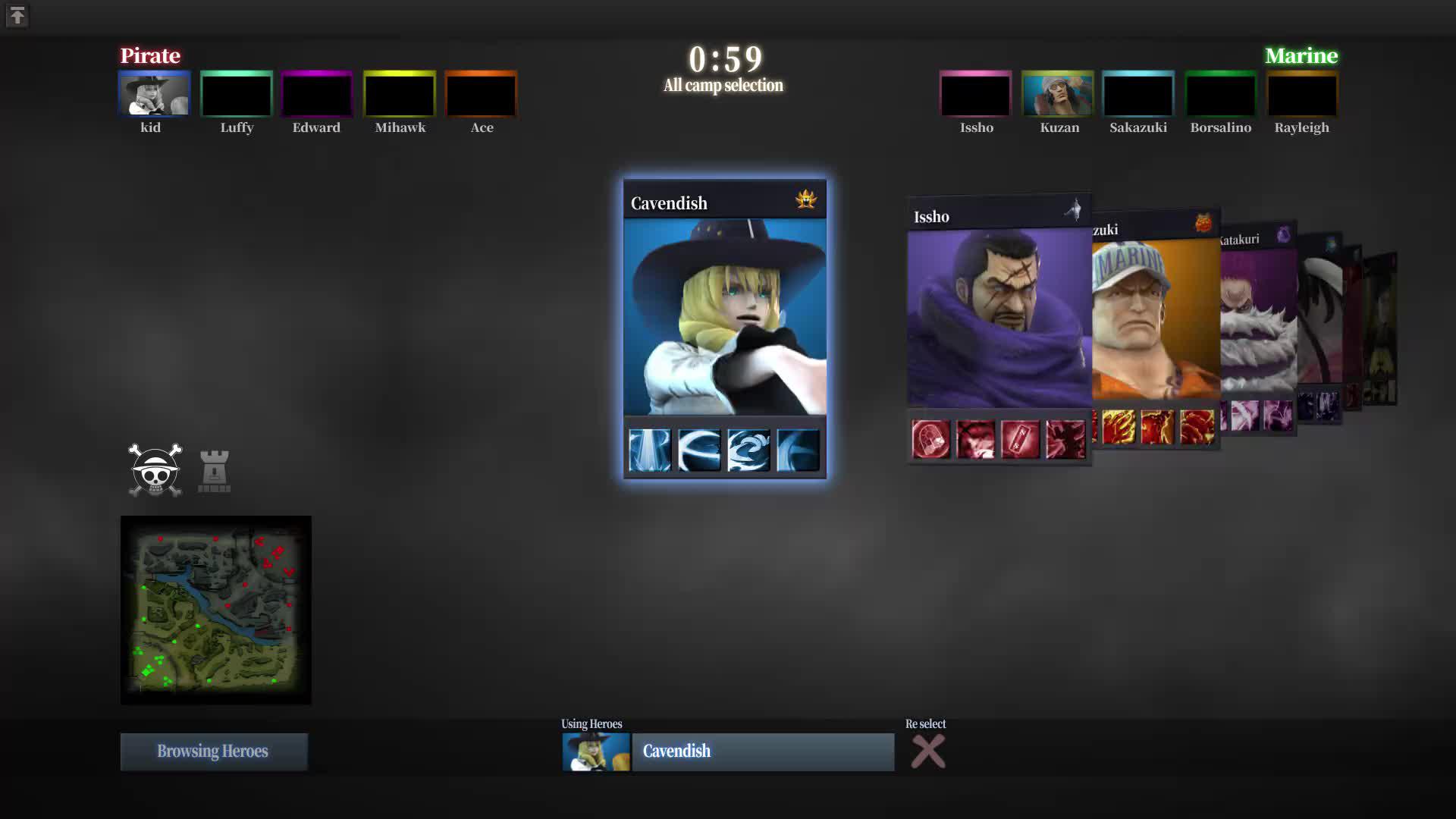Viewport: 1456px width, 819px height.
Task: Select Issho's first red ability icon
Action: point(930,439)
